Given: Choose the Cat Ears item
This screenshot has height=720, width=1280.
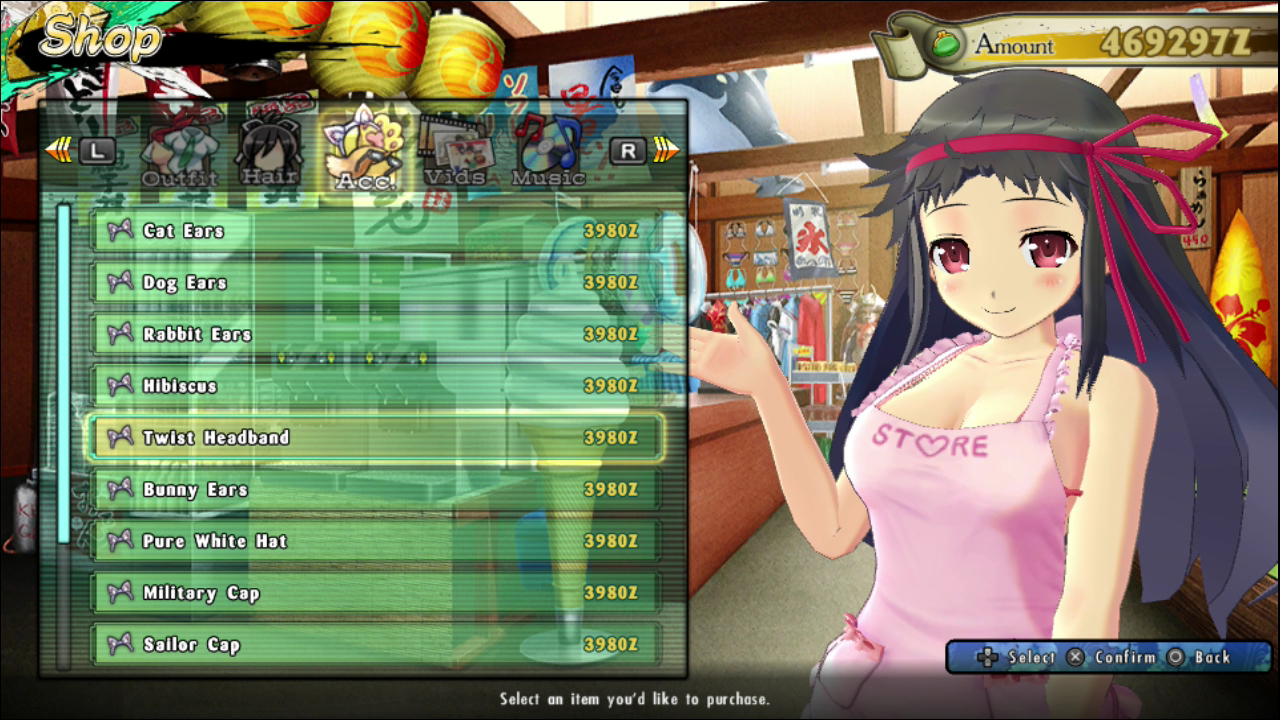Looking at the screenshot, I should point(375,231).
